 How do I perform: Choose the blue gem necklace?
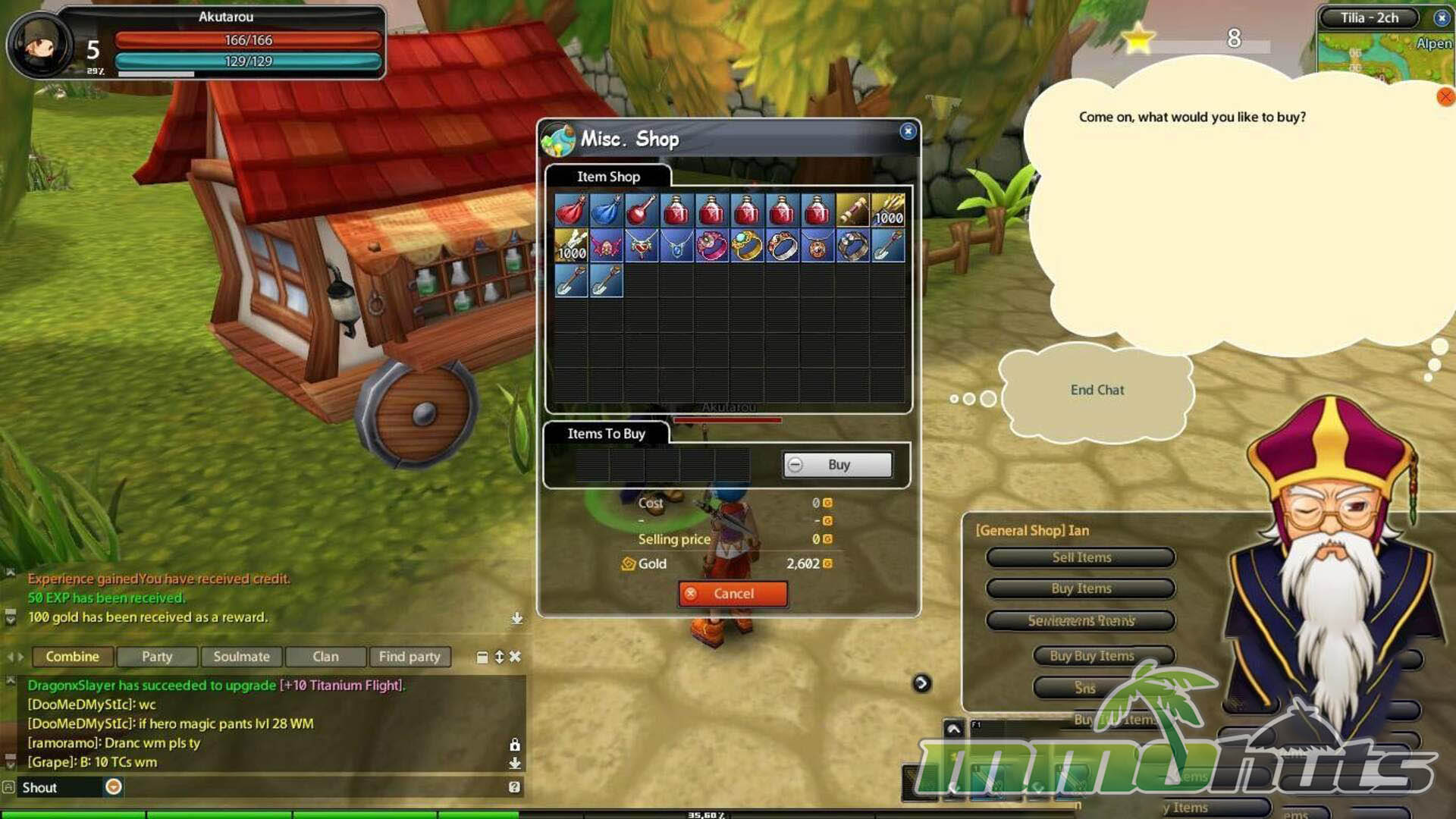pyautogui.click(x=676, y=246)
